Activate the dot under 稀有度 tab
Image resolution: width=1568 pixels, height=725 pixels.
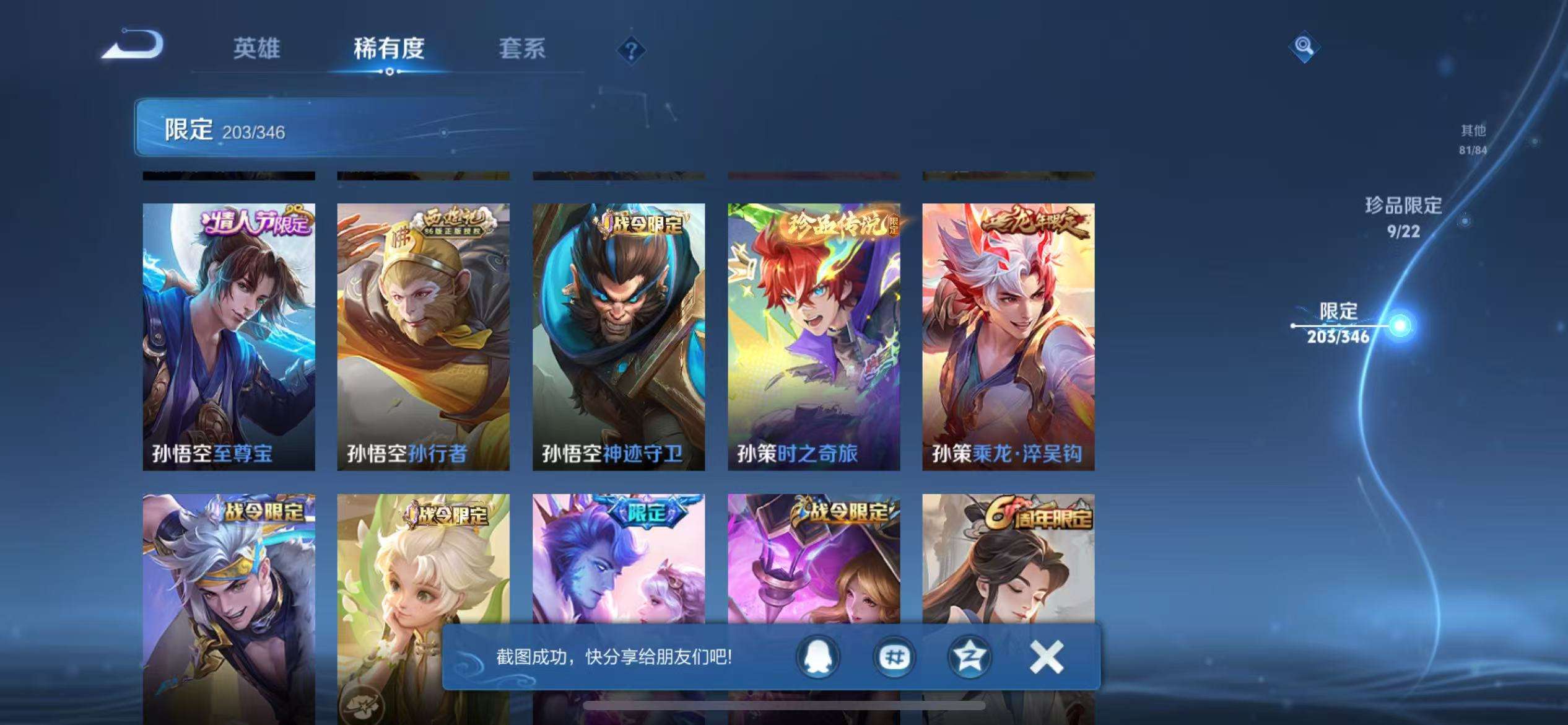(x=389, y=72)
